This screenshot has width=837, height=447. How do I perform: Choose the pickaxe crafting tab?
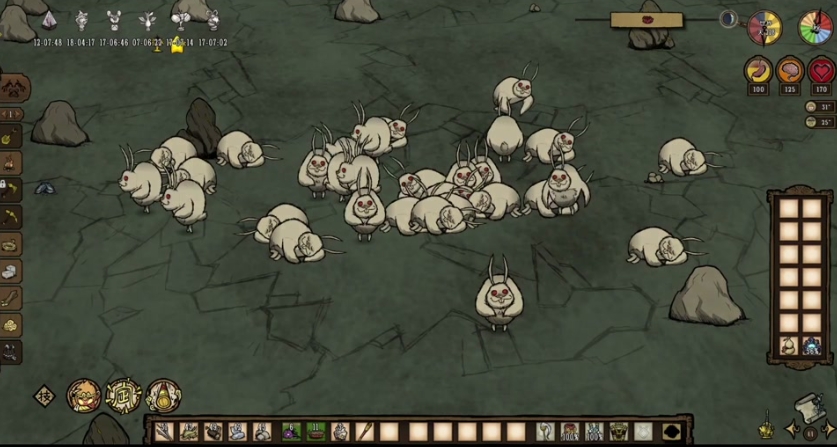[11, 216]
